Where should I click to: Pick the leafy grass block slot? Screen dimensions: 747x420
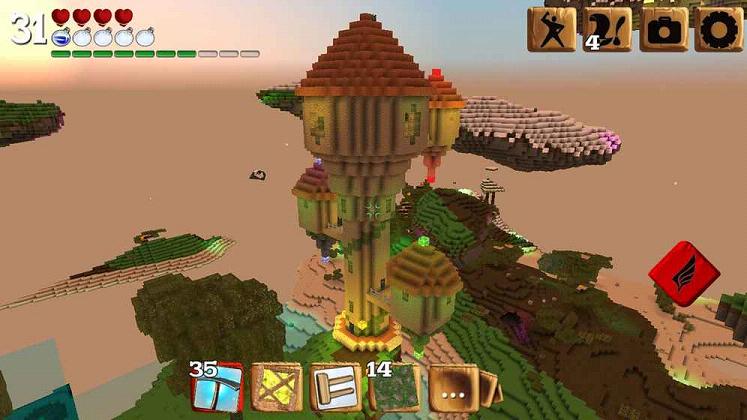pos(395,388)
